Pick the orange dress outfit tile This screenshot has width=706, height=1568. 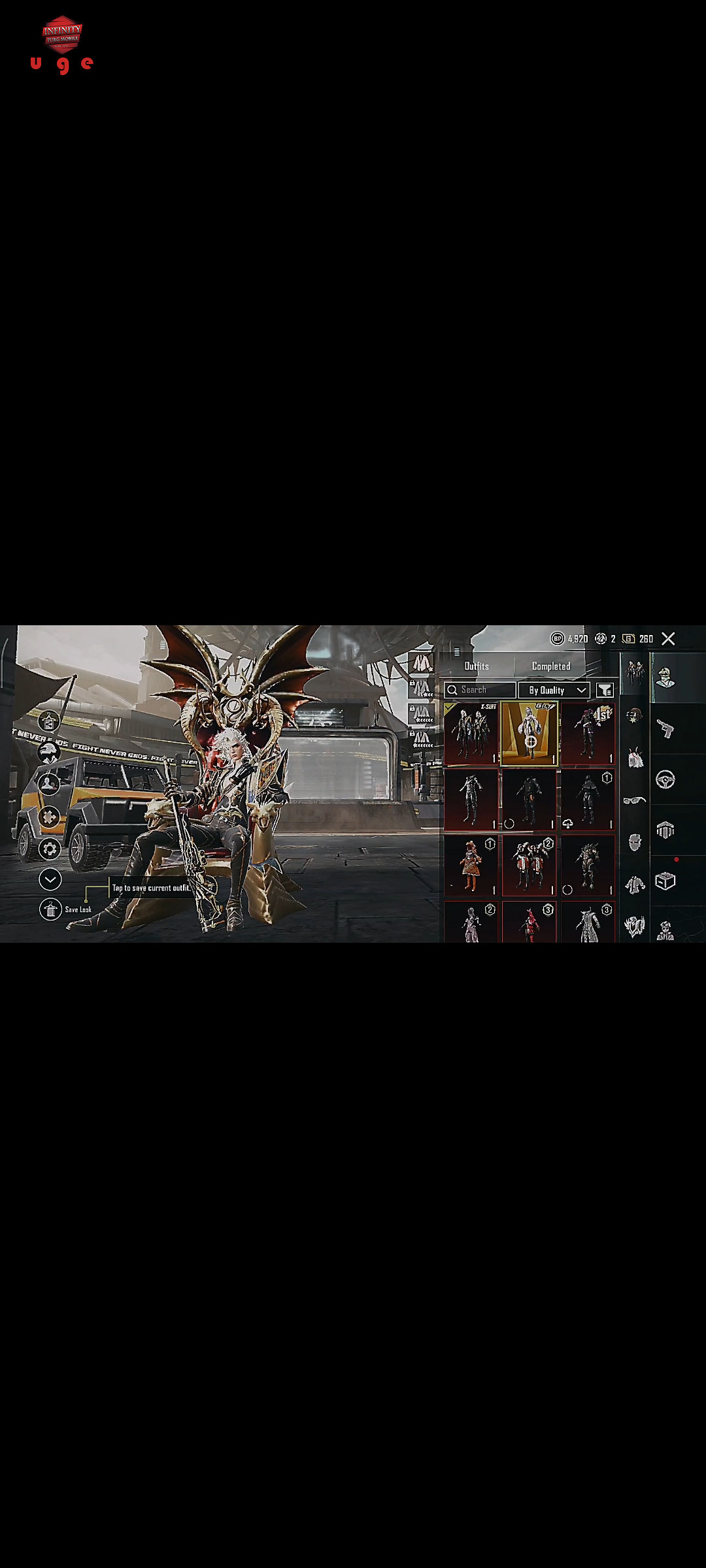(x=471, y=866)
